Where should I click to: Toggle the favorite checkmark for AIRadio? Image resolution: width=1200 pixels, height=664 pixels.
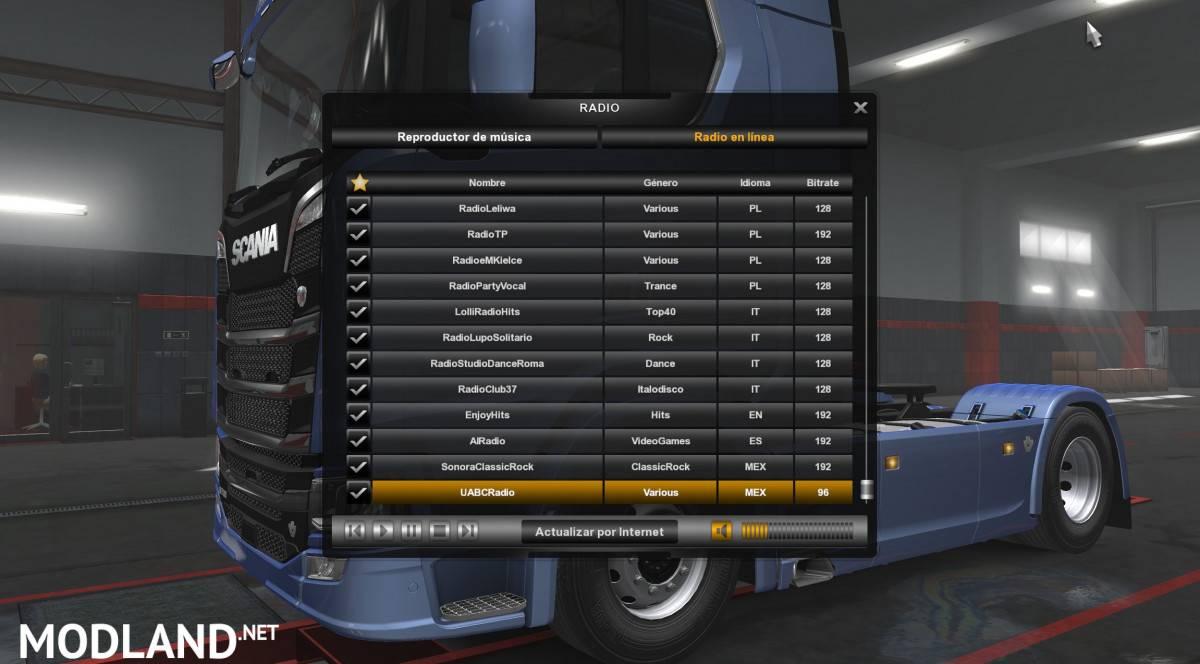pos(358,441)
